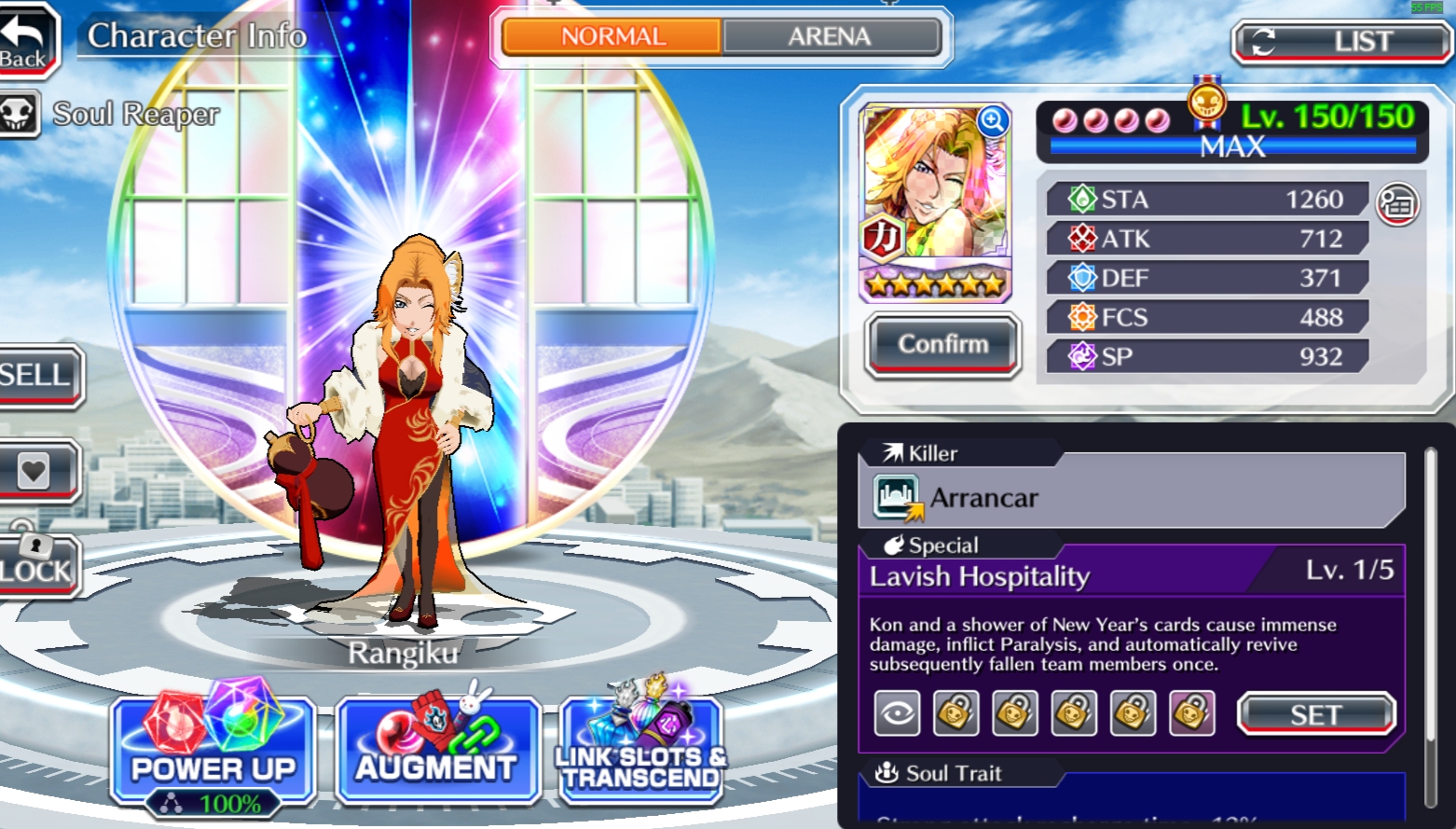Open the POWER UP menu
Screen dimensions: 1456x829
[213, 751]
